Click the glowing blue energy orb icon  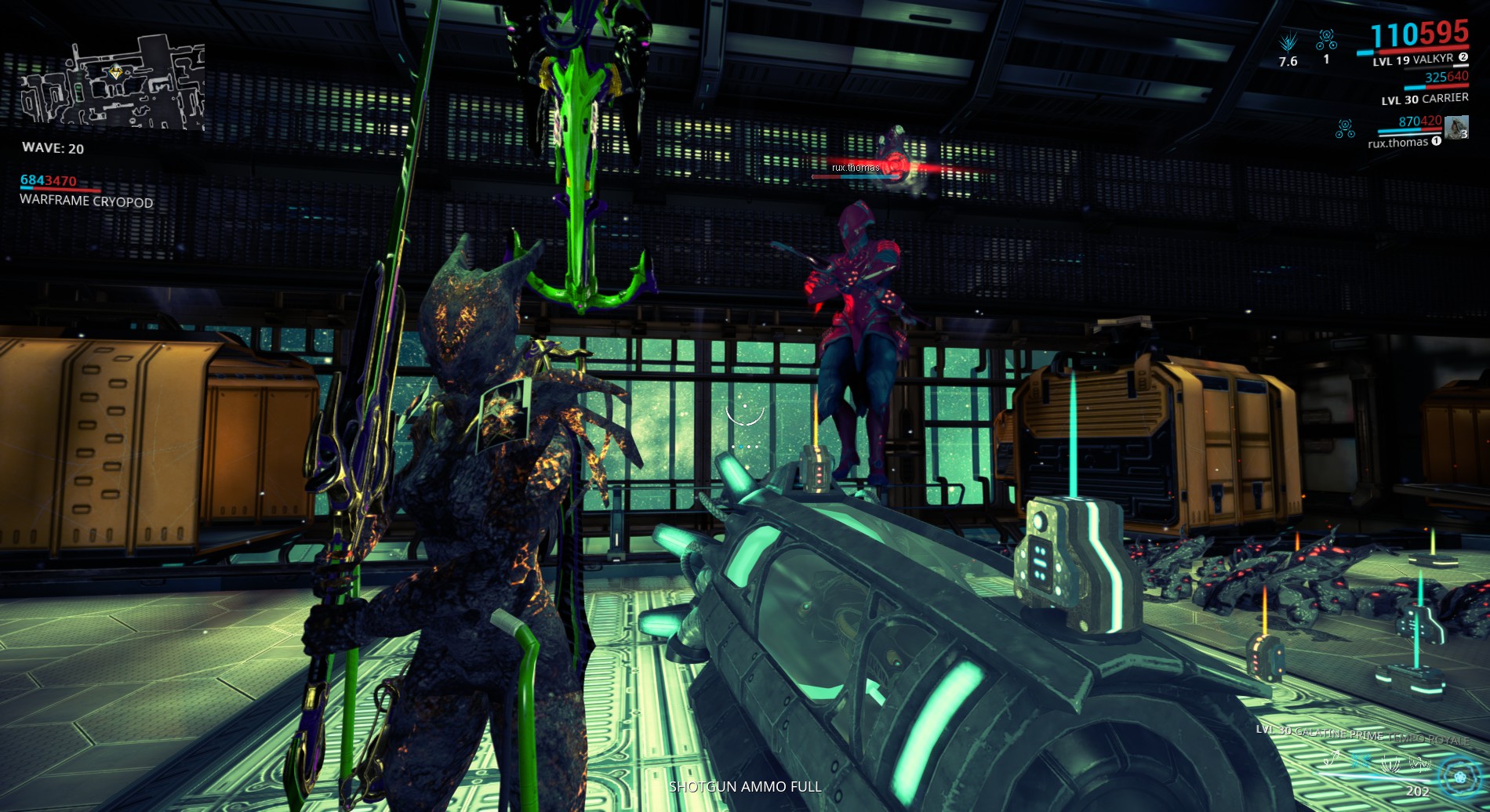(x=1460, y=777)
